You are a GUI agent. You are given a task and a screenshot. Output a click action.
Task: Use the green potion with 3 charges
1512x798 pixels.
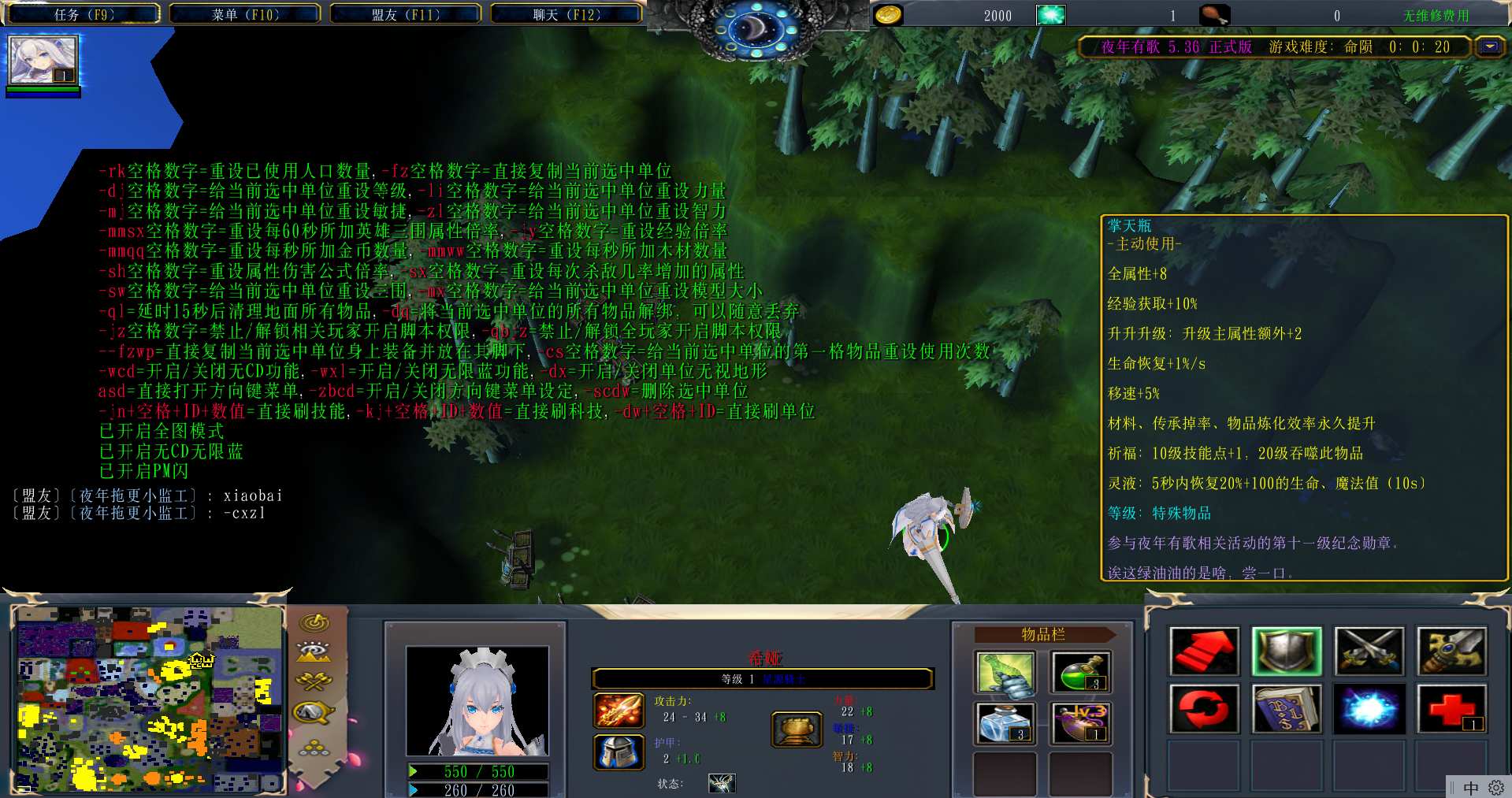point(1081,674)
